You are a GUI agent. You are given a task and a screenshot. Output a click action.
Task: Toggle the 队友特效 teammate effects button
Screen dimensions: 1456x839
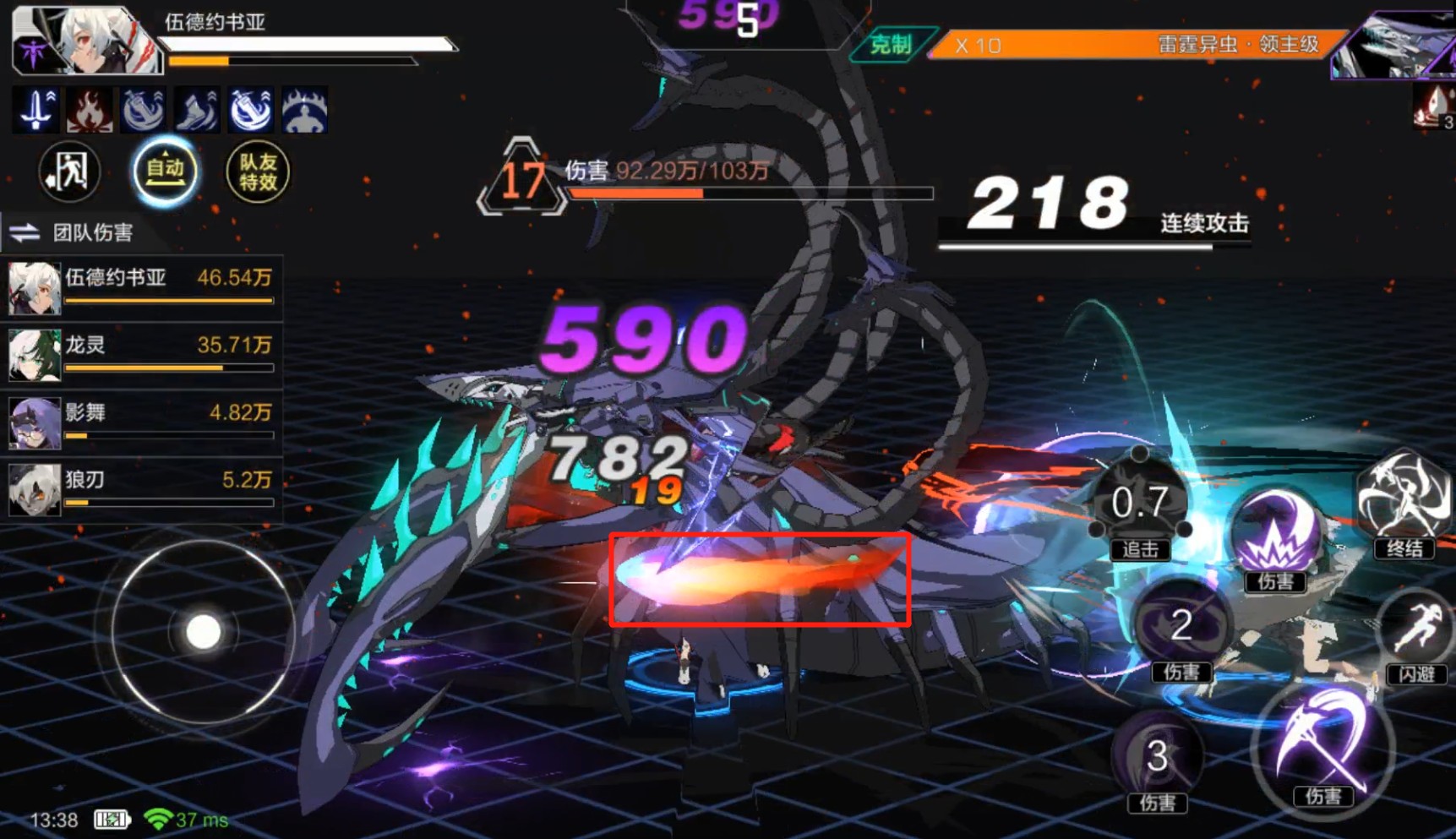click(258, 172)
